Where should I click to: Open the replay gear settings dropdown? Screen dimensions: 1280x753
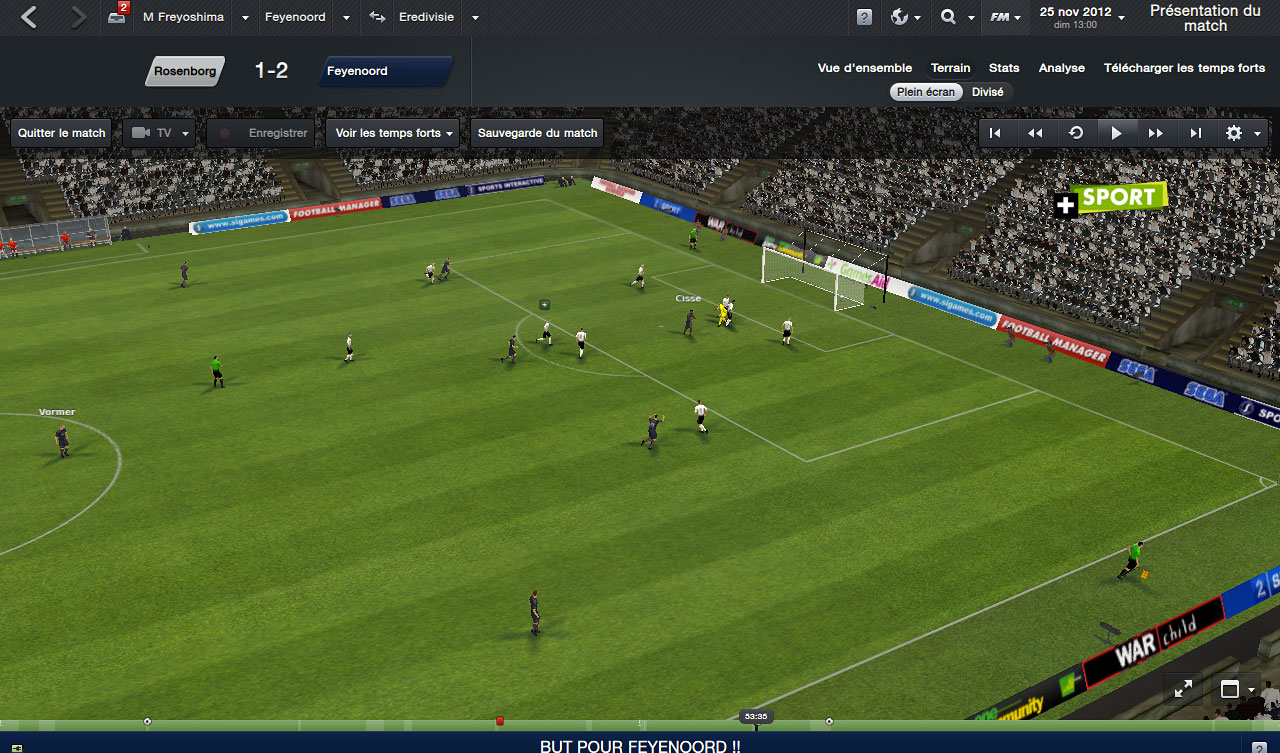pyautogui.click(x=1243, y=133)
